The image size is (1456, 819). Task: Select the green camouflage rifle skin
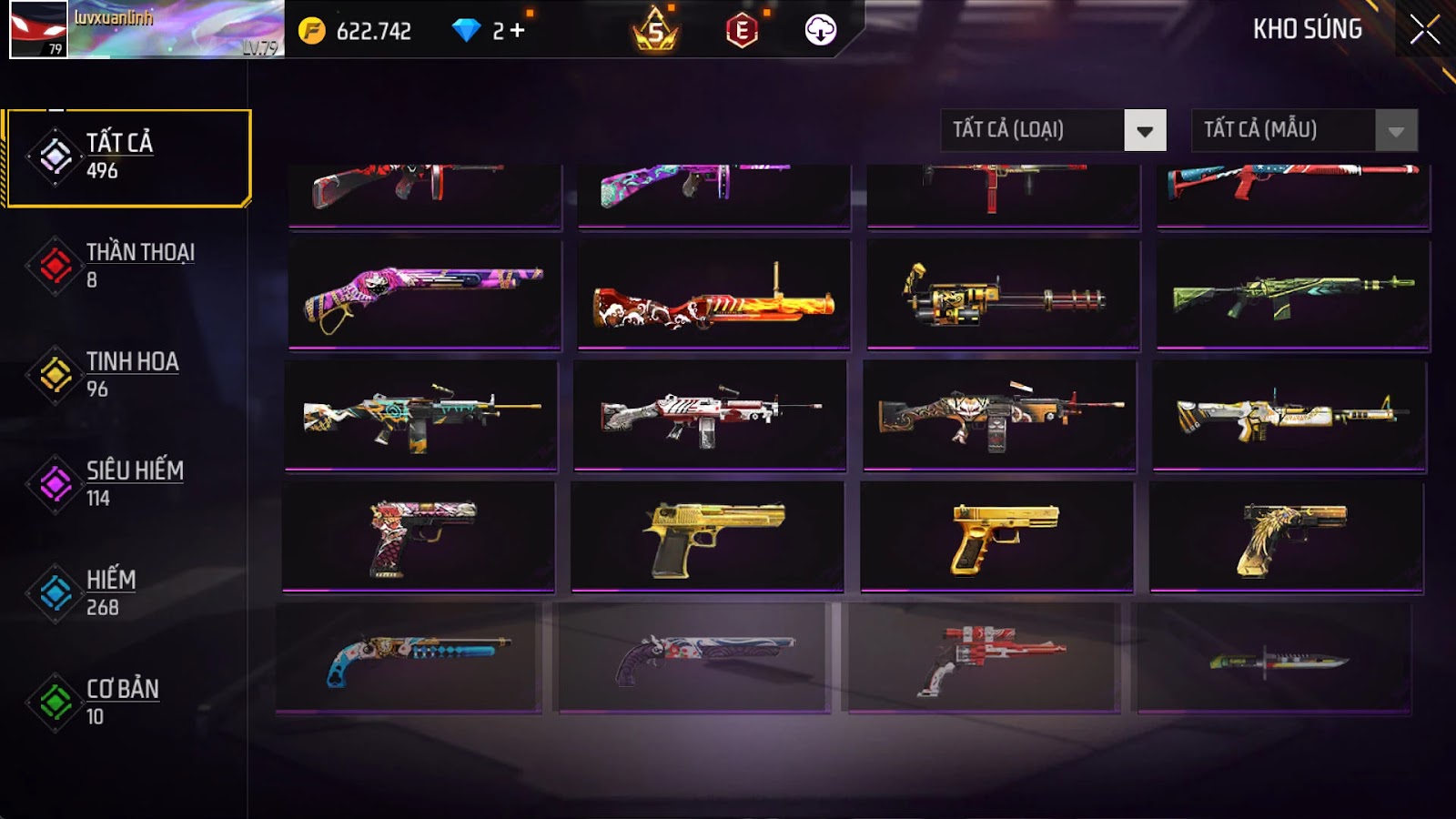click(x=1292, y=294)
